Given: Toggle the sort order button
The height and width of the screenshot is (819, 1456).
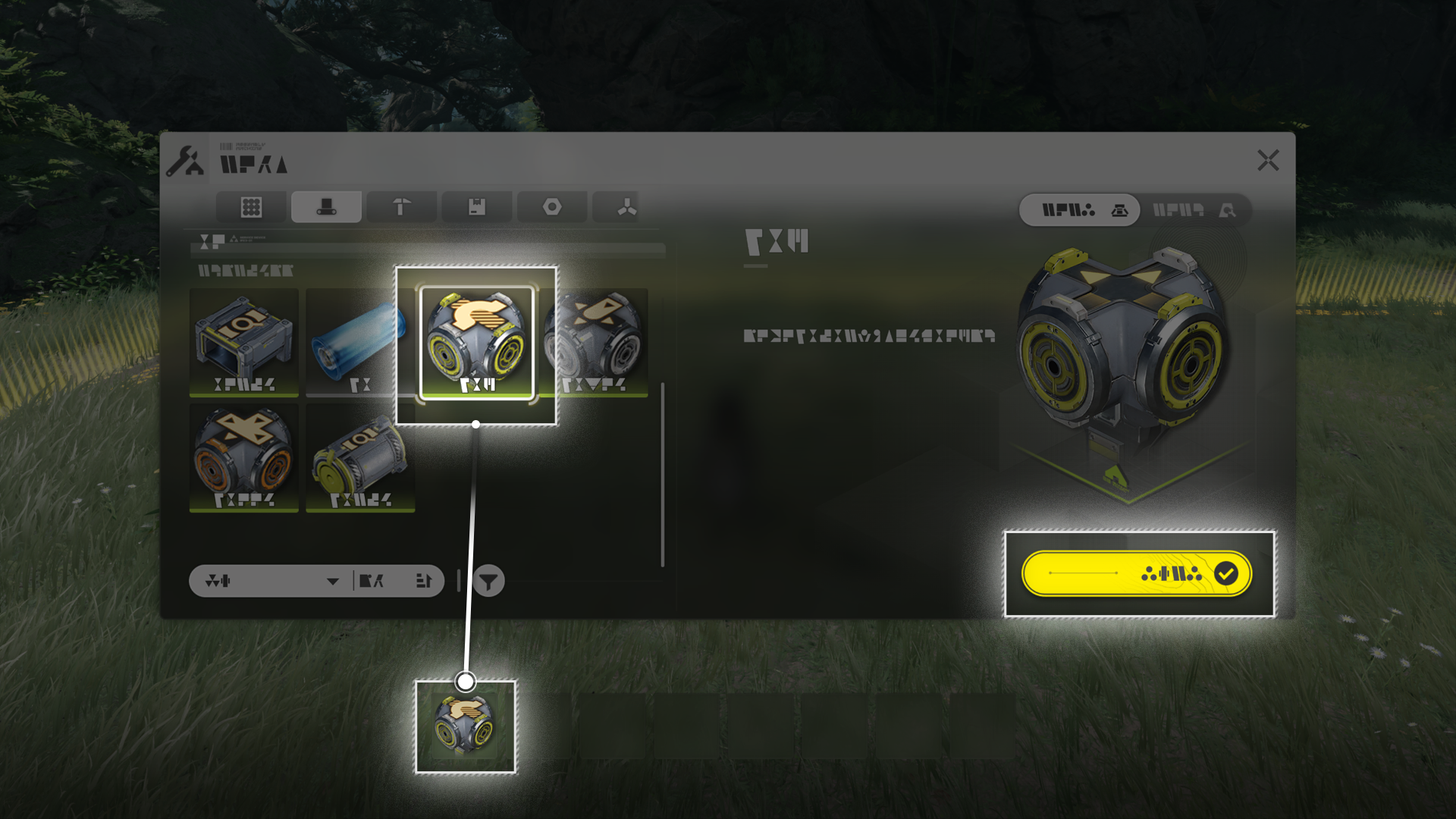Looking at the screenshot, I should point(423,581).
